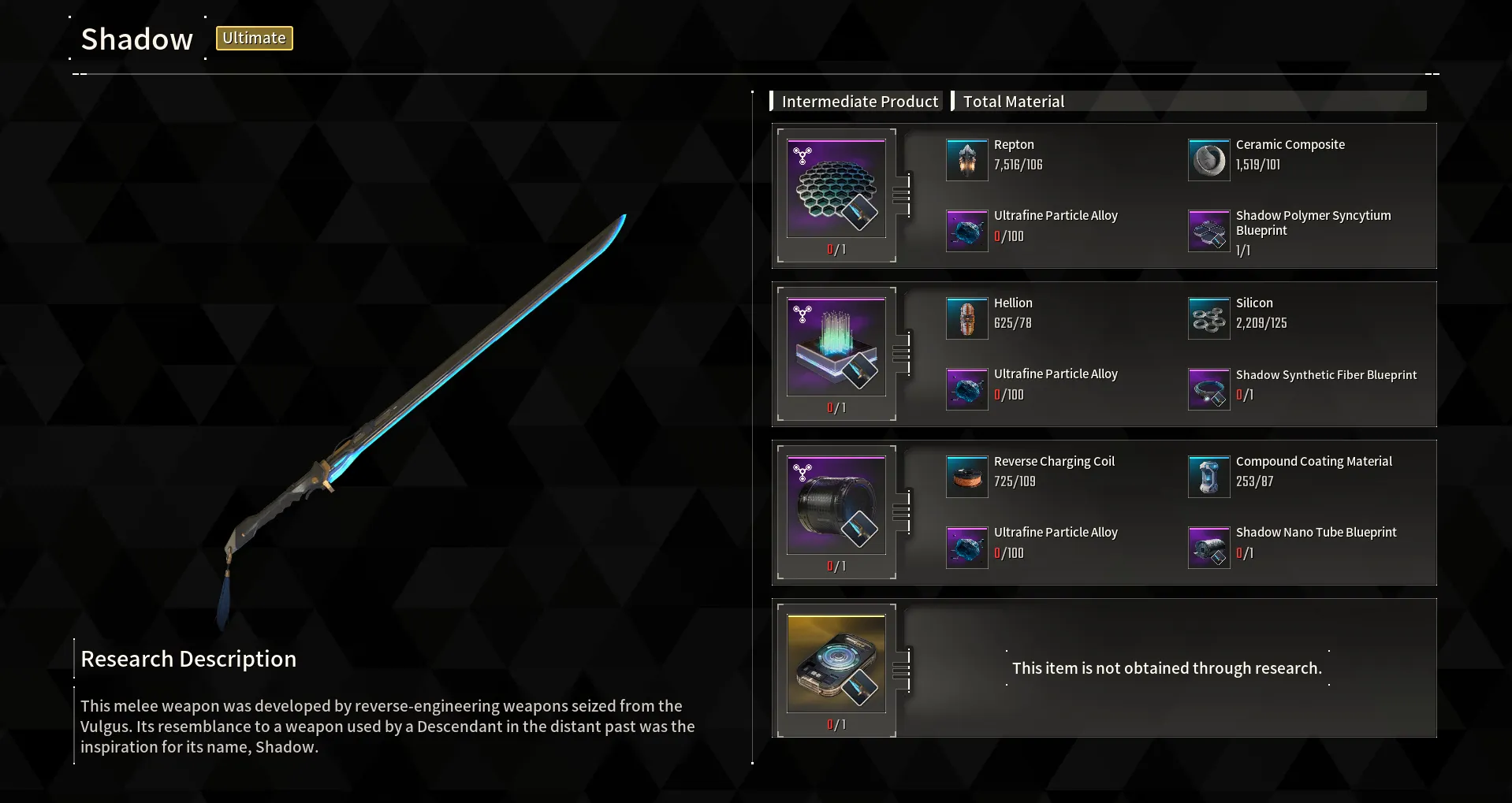Switch to the Intermediate Product tab

click(859, 102)
